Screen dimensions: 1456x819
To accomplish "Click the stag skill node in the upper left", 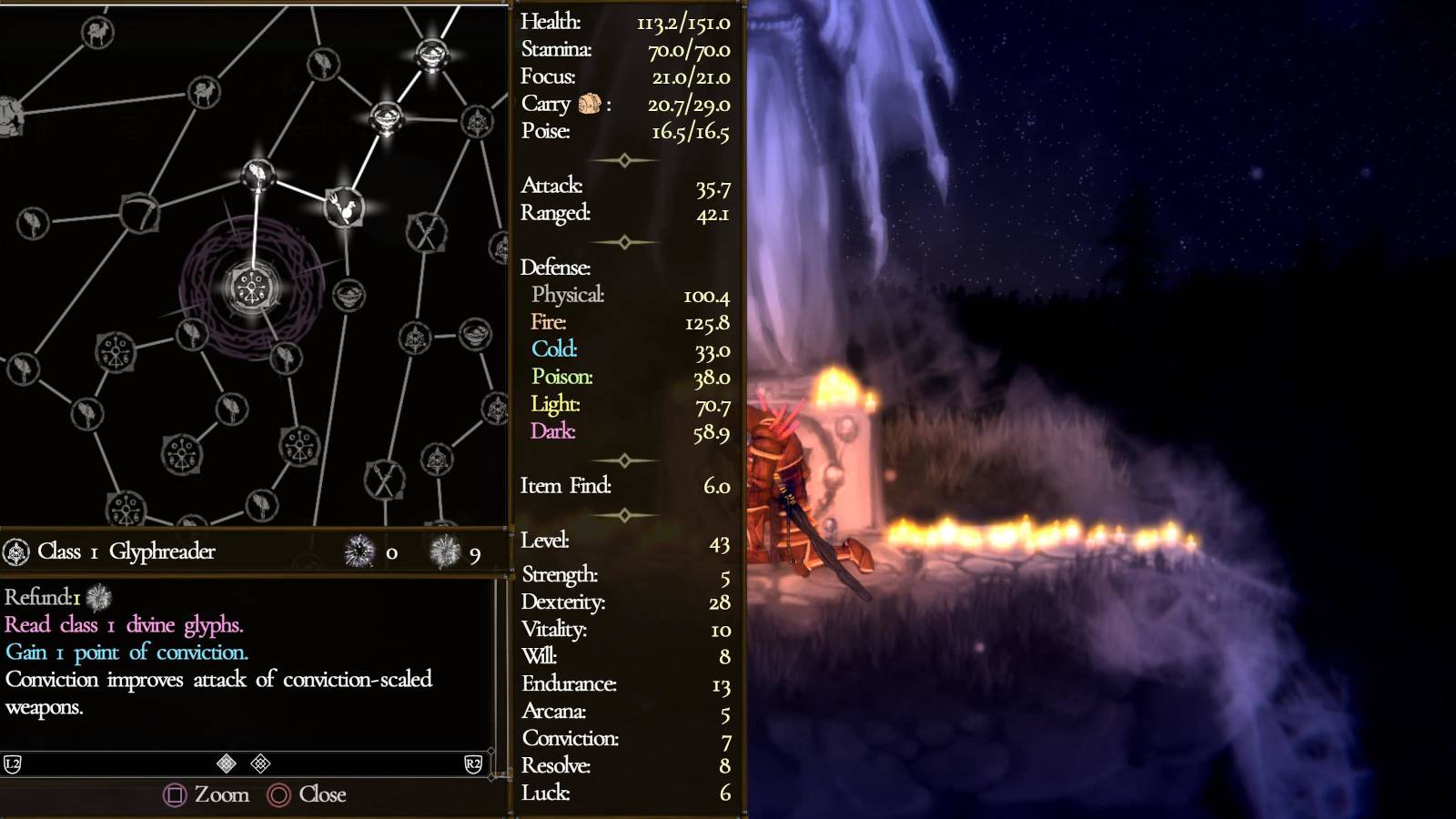I will 96,31.
